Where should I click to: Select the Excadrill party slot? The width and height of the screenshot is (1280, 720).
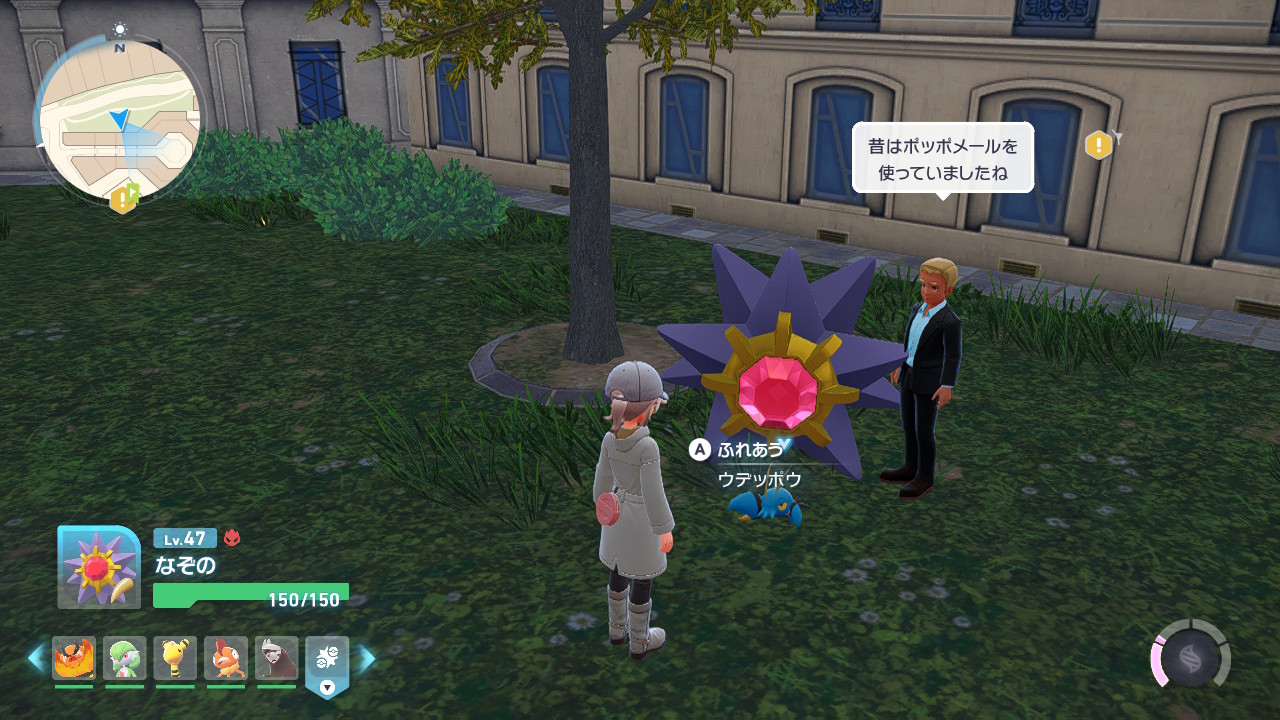[x=276, y=658]
